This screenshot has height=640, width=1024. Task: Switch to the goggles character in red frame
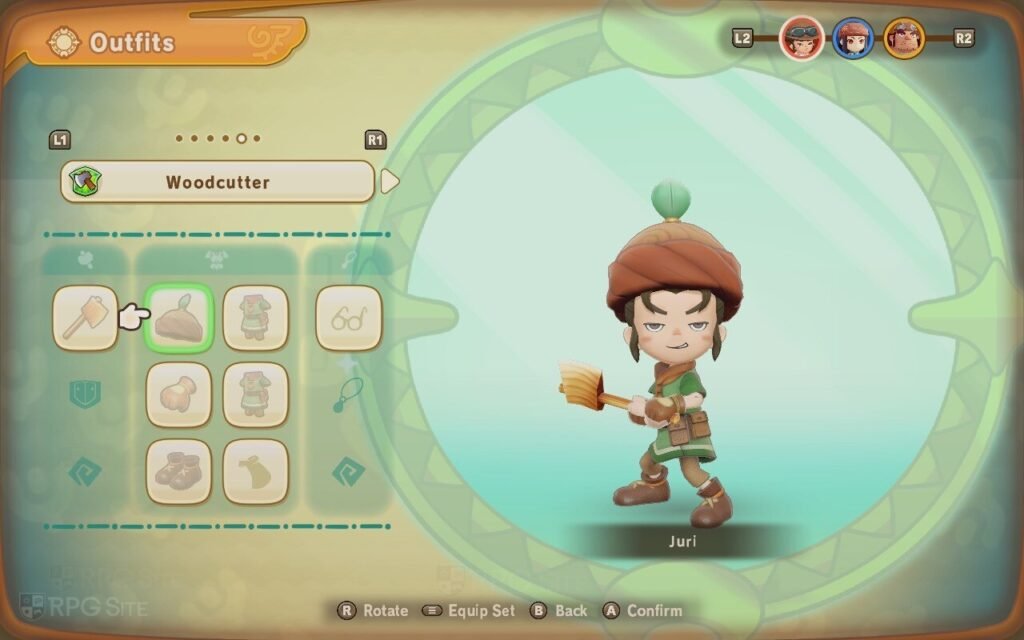(x=801, y=39)
